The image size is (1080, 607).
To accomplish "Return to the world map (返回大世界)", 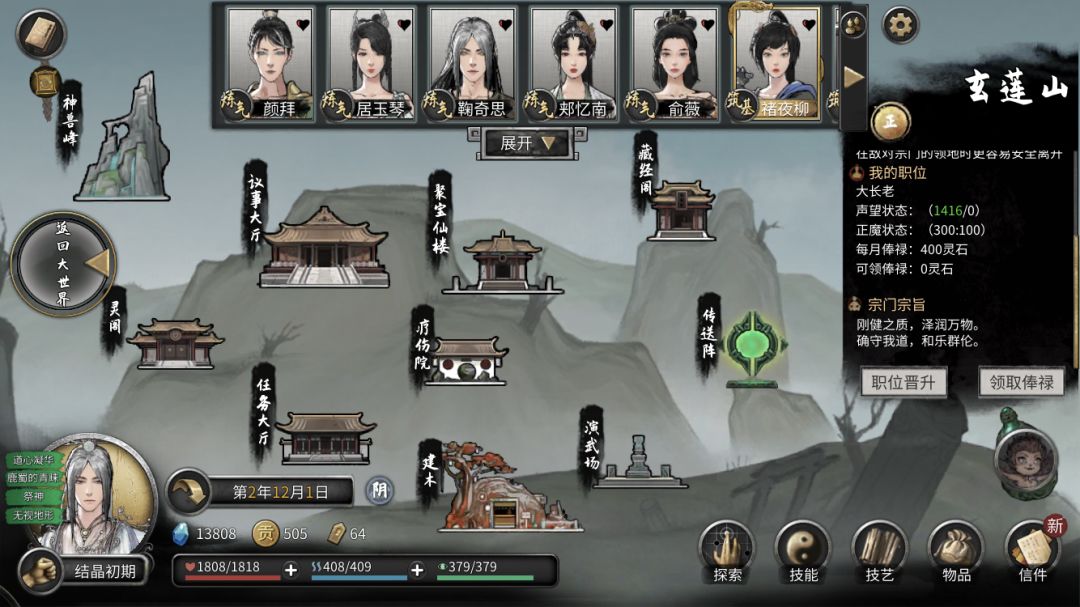I will [62, 264].
